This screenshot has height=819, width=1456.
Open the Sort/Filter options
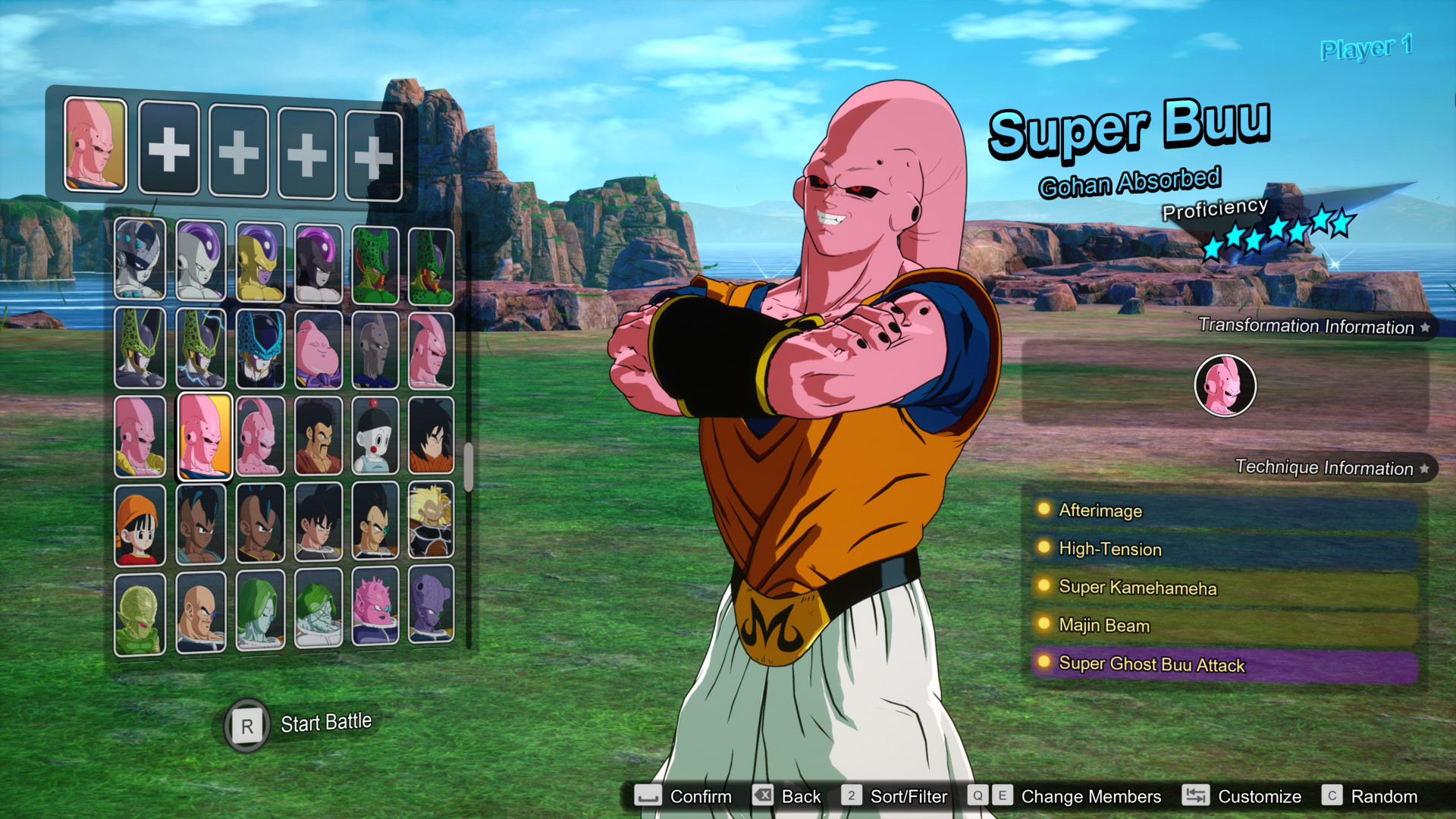pos(909,796)
